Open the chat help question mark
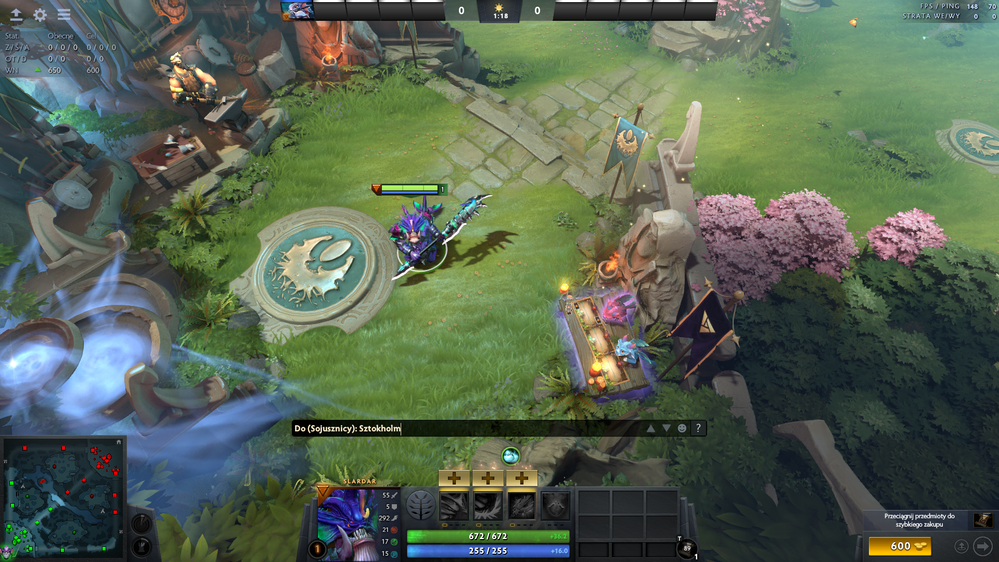Viewport: 999px width, 562px height. point(698,428)
